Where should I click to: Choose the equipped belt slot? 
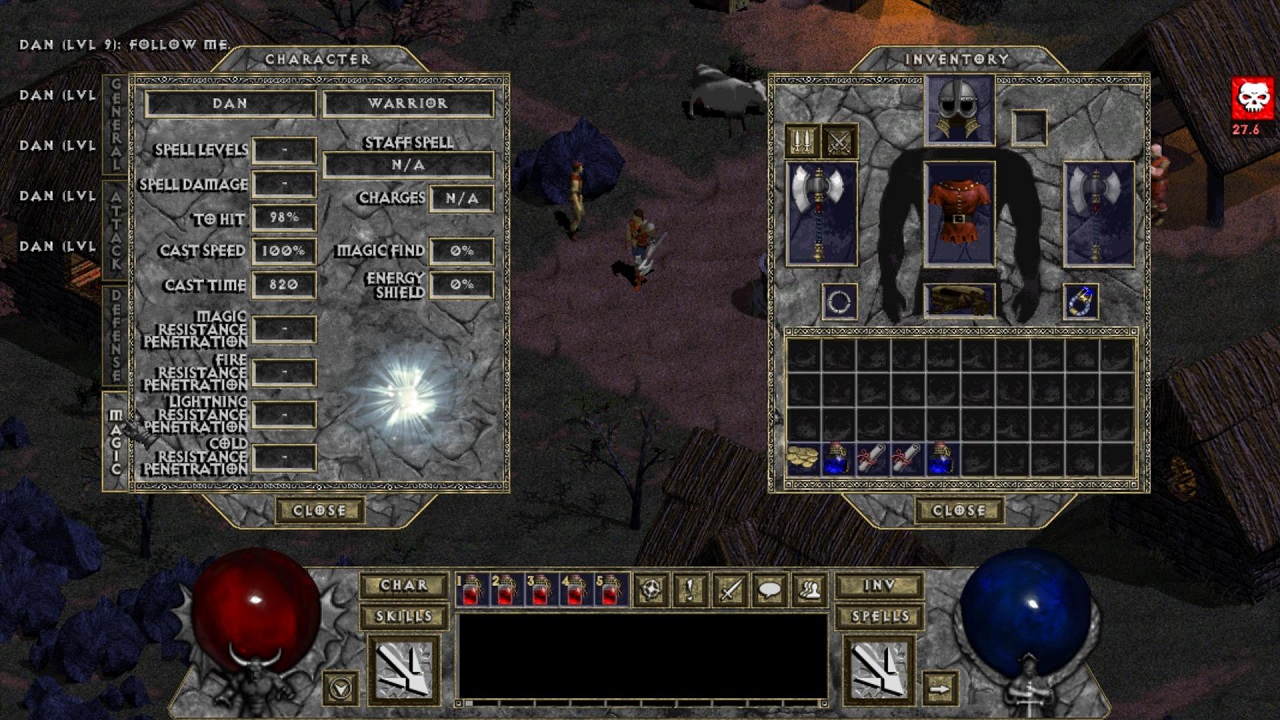[959, 301]
